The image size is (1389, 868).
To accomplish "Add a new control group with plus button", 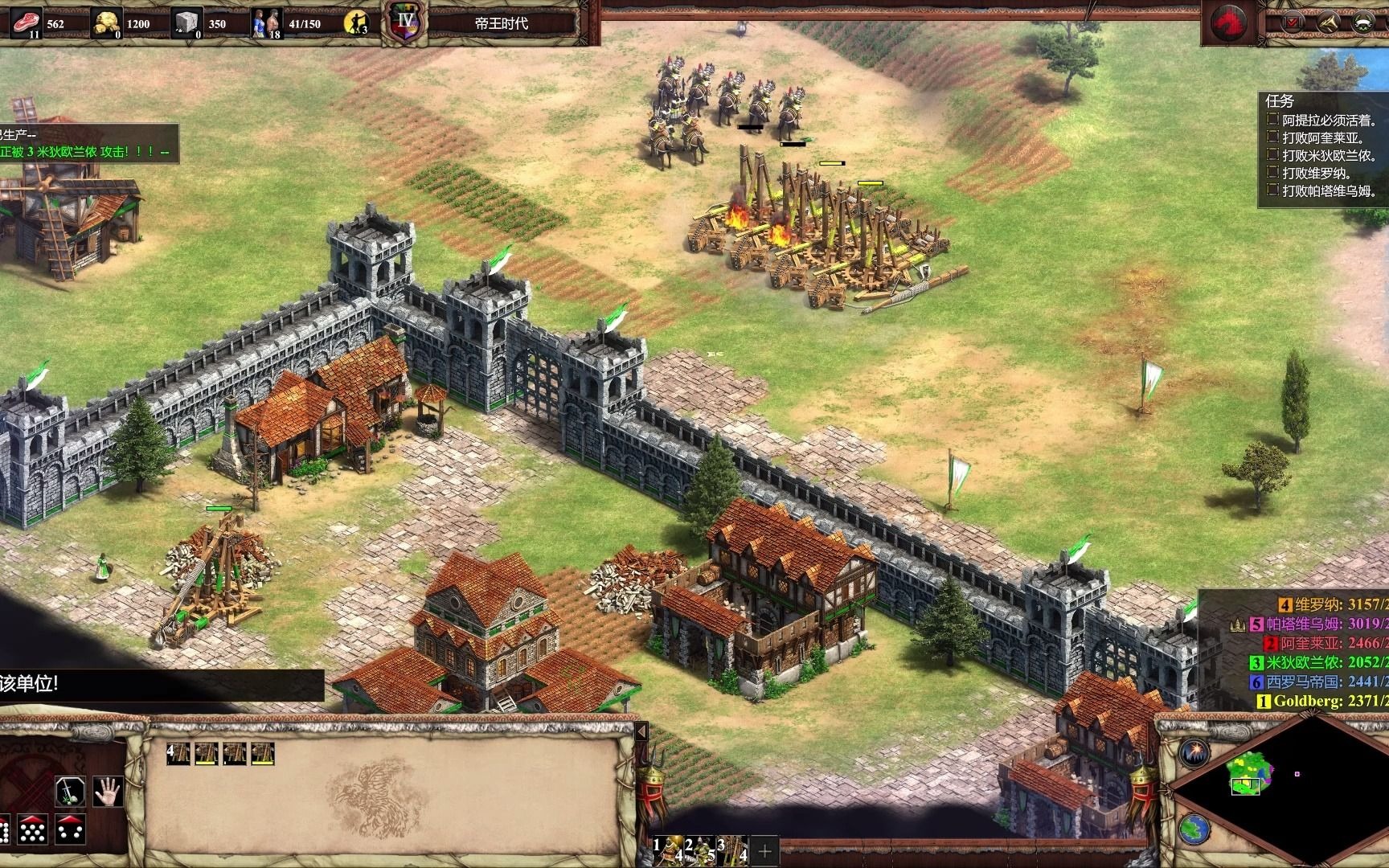I will pos(764,850).
